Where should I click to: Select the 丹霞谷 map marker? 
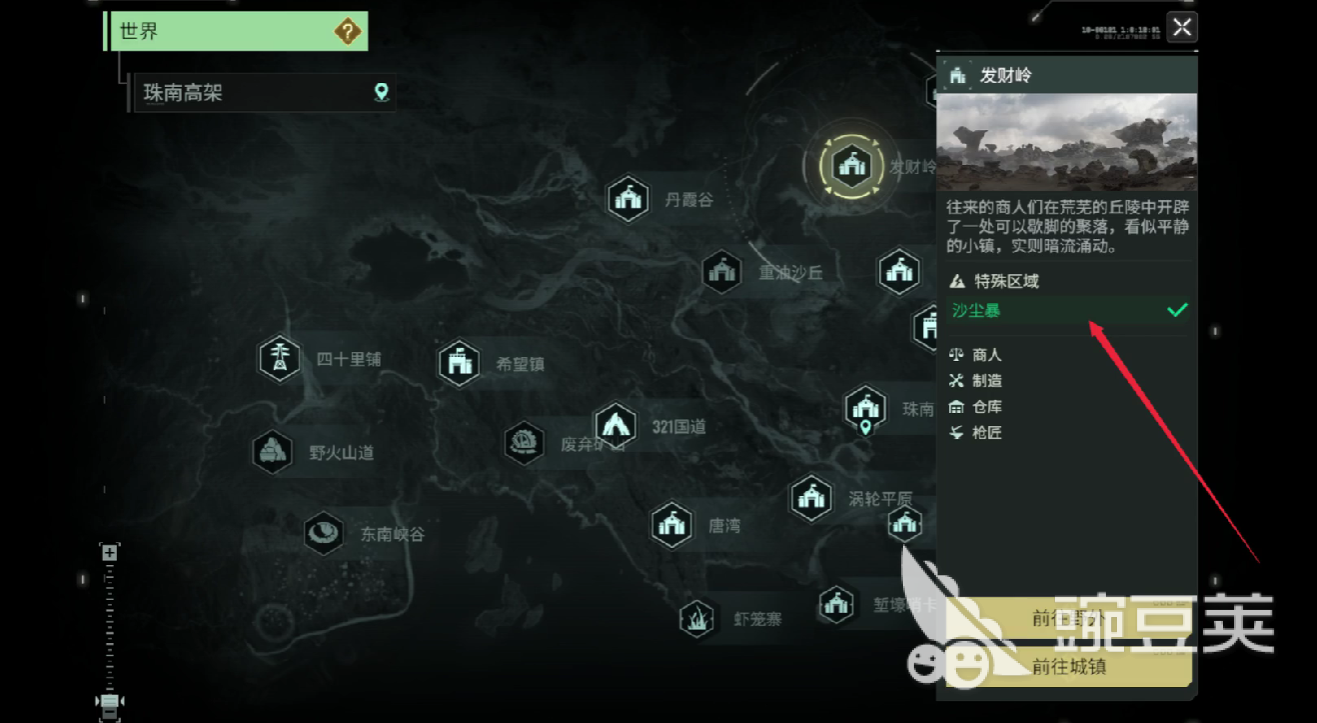point(629,199)
